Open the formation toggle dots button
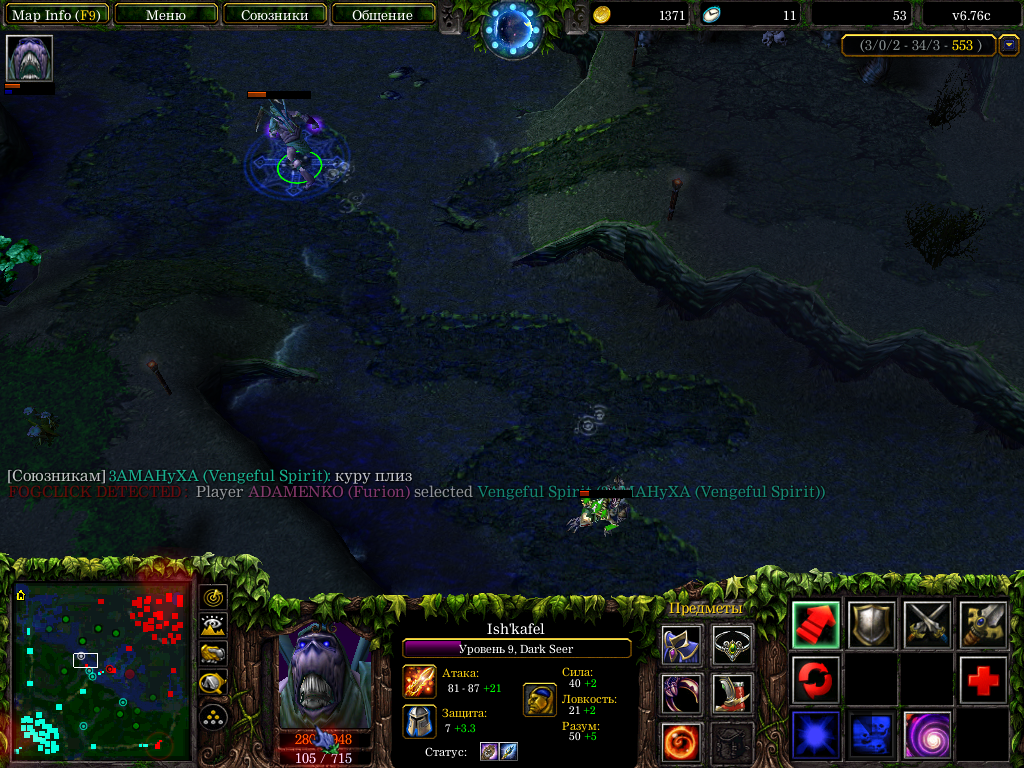The image size is (1024, 768). point(212,716)
